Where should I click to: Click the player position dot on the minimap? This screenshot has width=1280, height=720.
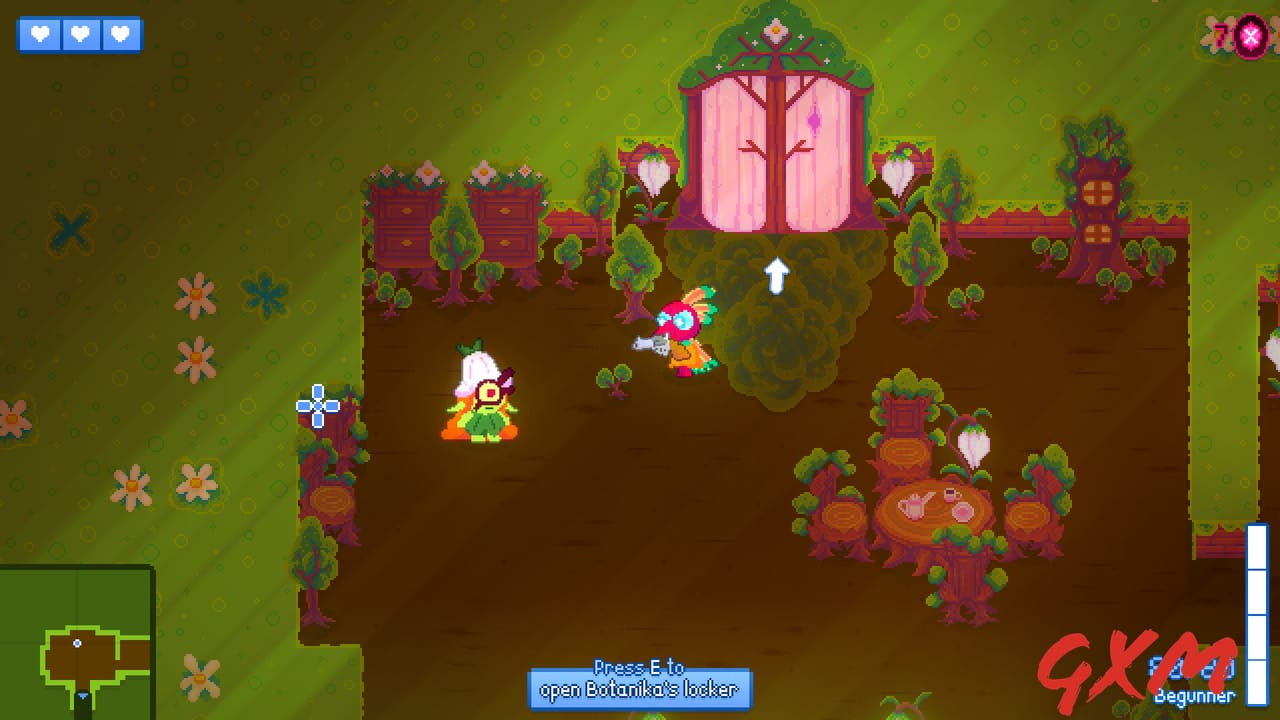pos(78,641)
